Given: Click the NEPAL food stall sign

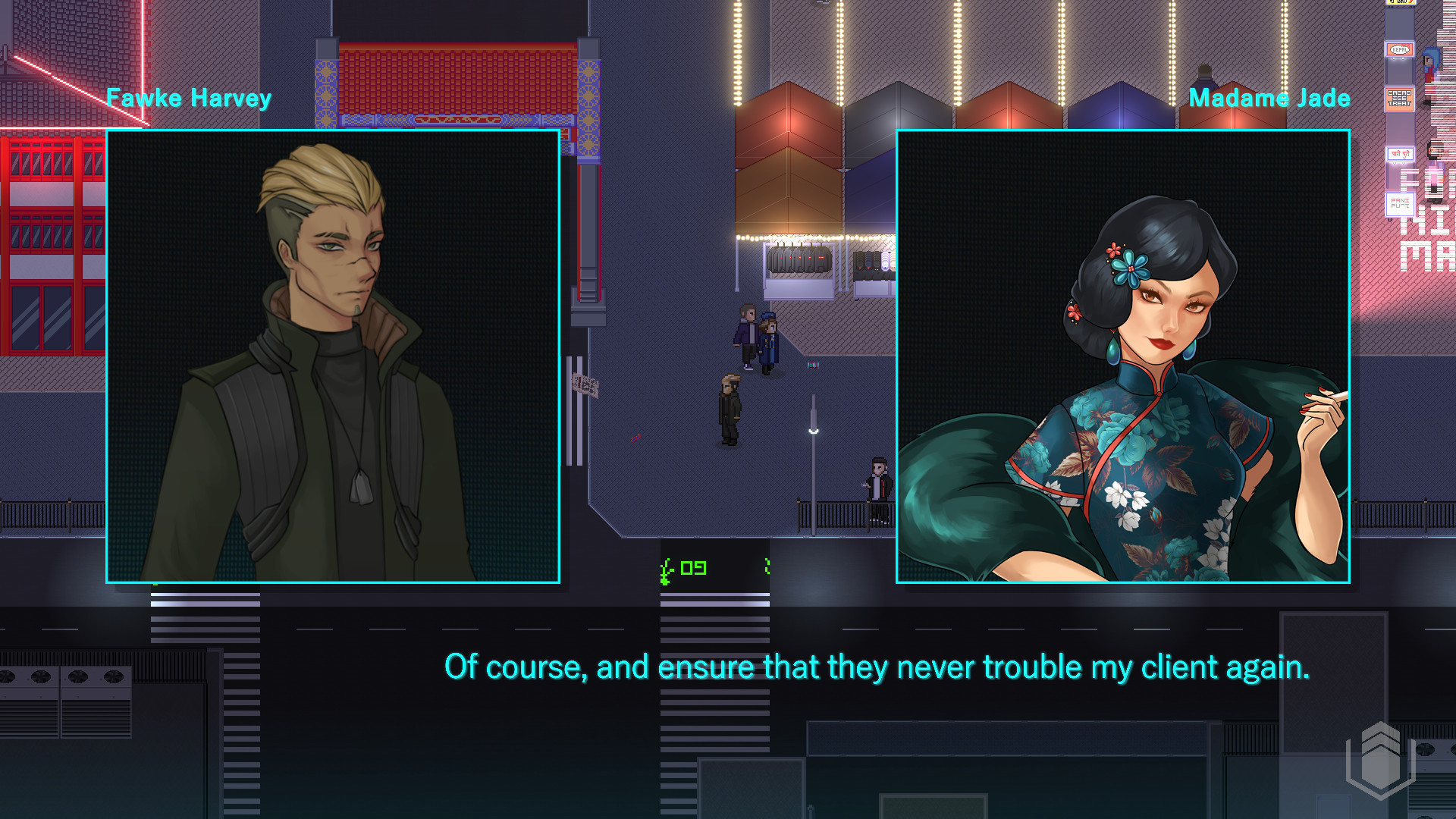Looking at the screenshot, I should pos(1399,49).
